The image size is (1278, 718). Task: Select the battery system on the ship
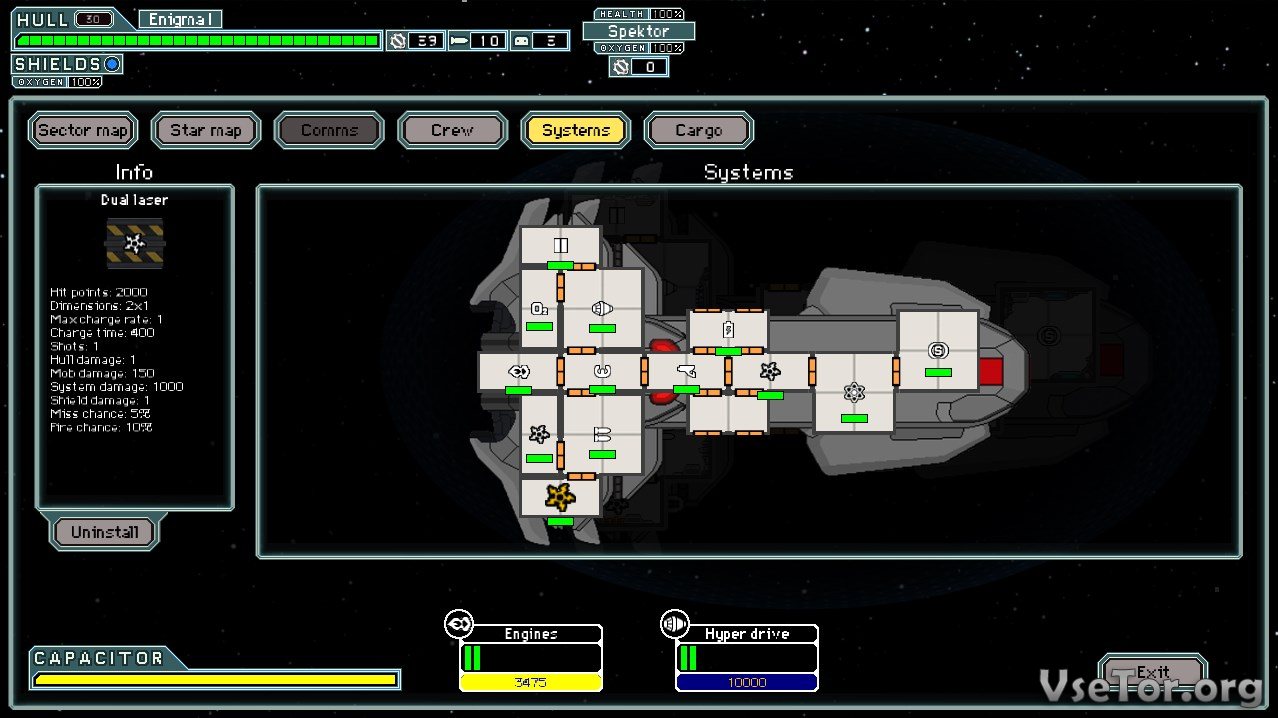(728, 329)
